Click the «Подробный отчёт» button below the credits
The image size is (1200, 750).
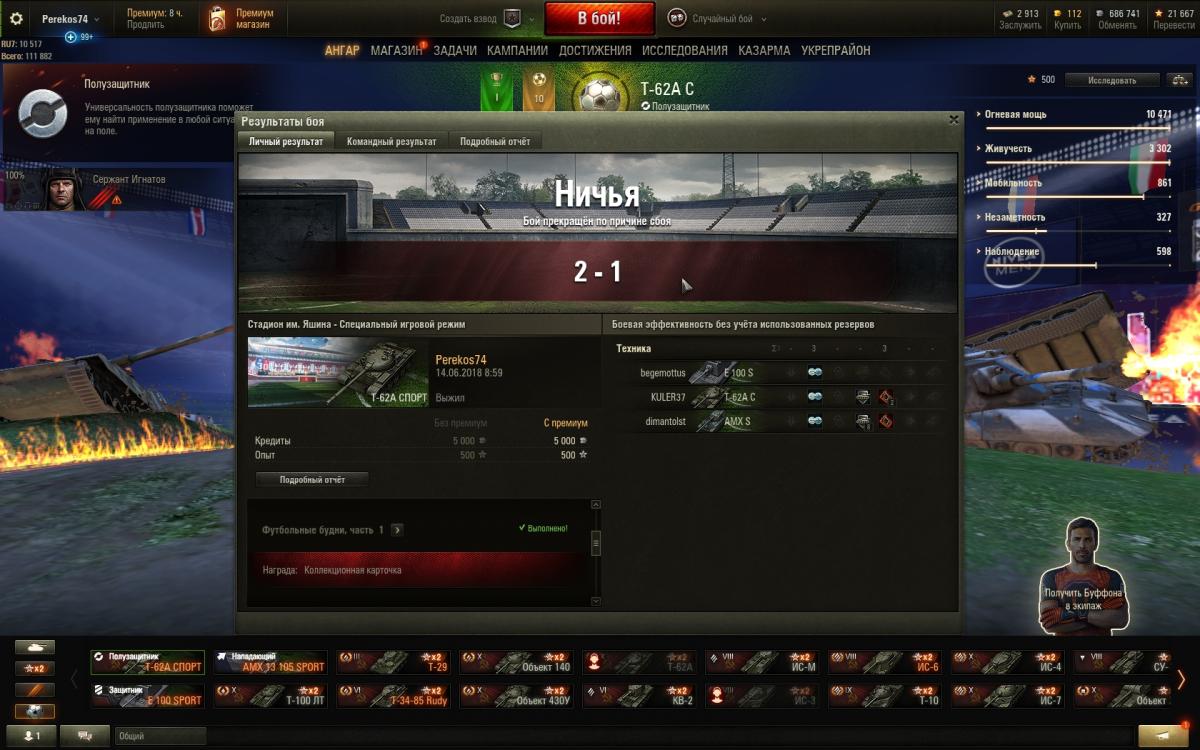312,480
